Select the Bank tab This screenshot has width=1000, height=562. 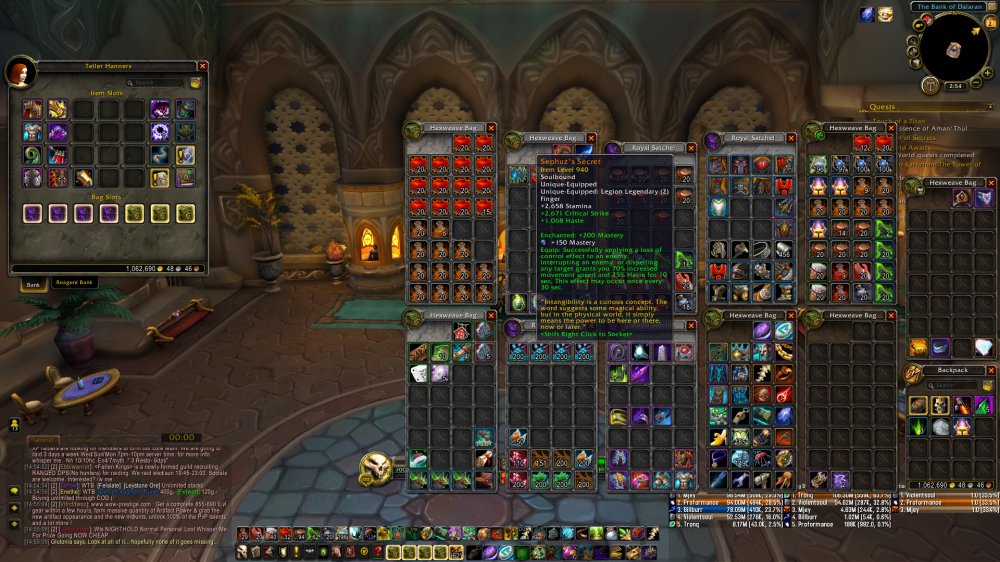pos(33,284)
